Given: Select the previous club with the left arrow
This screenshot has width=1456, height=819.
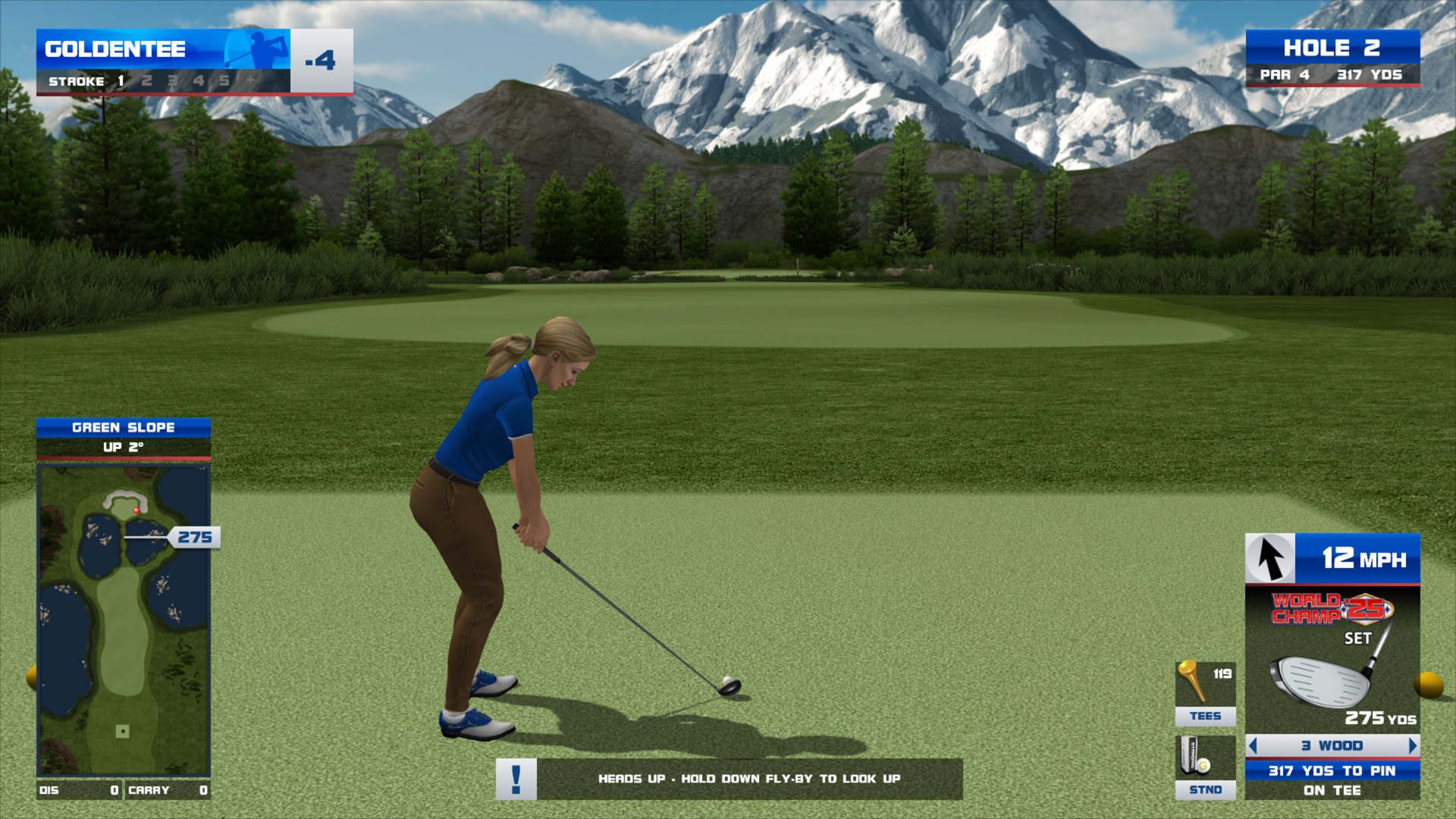Looking at the screenshot, I should click(x=1254, y=746).
